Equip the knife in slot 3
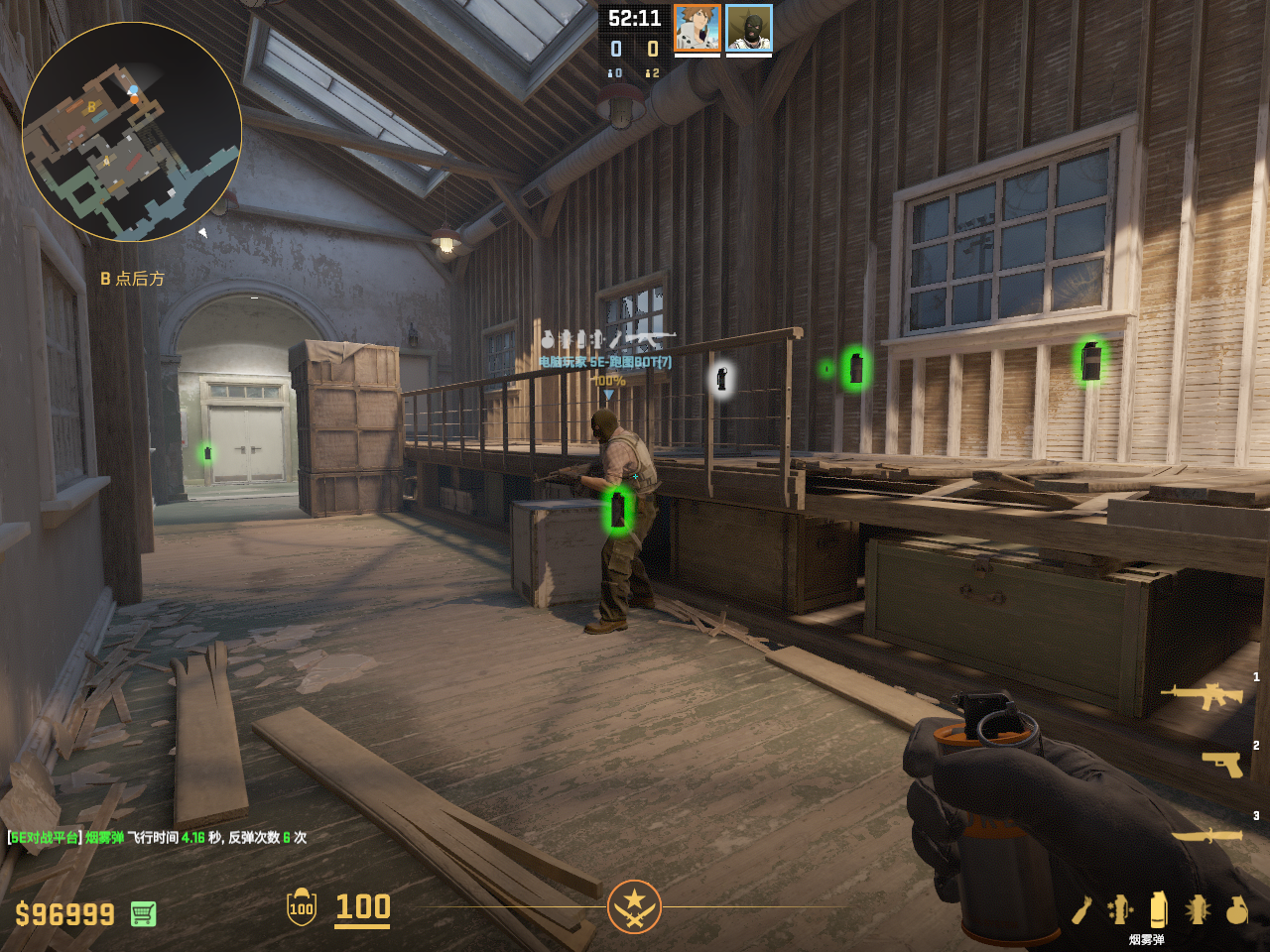 (x=1207, y=835)
